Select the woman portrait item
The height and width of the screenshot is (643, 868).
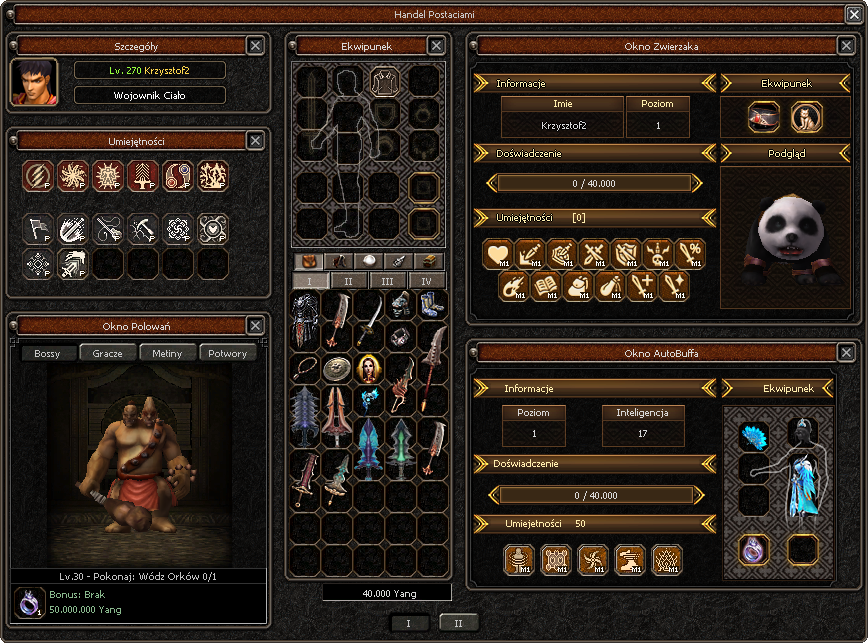pyautogui.click(x=369, y=368)
